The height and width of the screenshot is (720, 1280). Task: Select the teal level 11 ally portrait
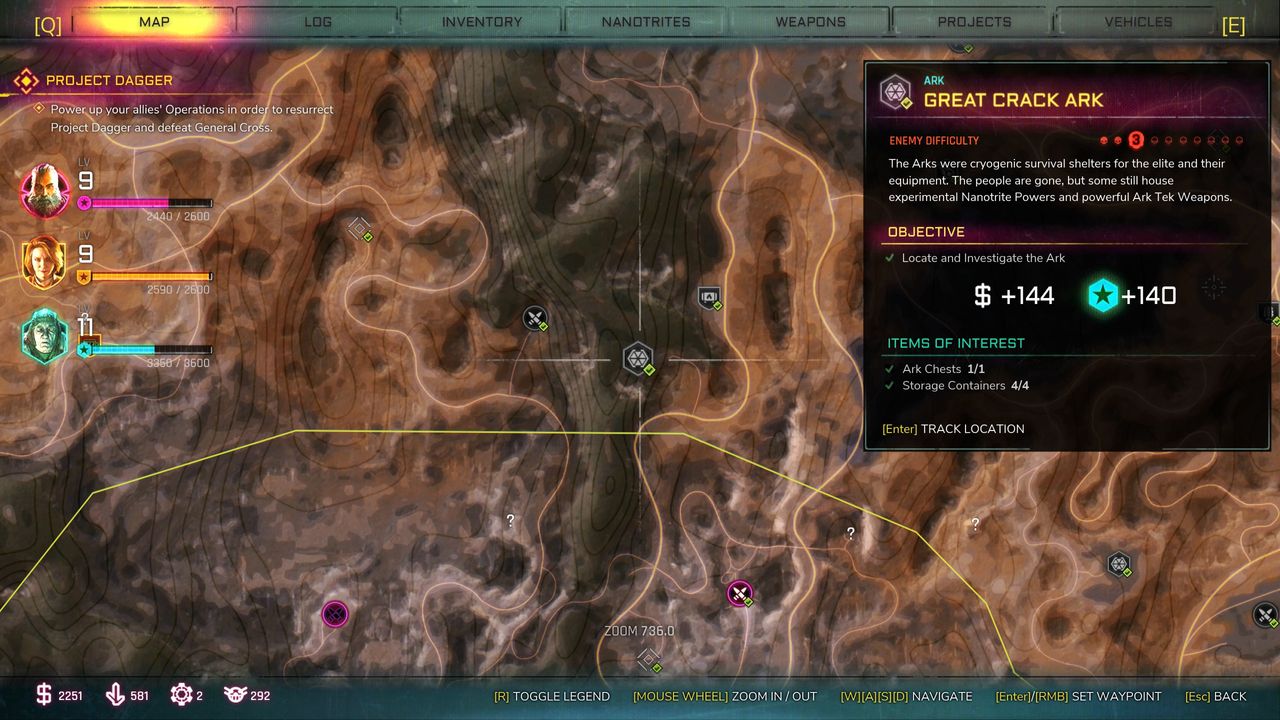(x=45, y=336)
